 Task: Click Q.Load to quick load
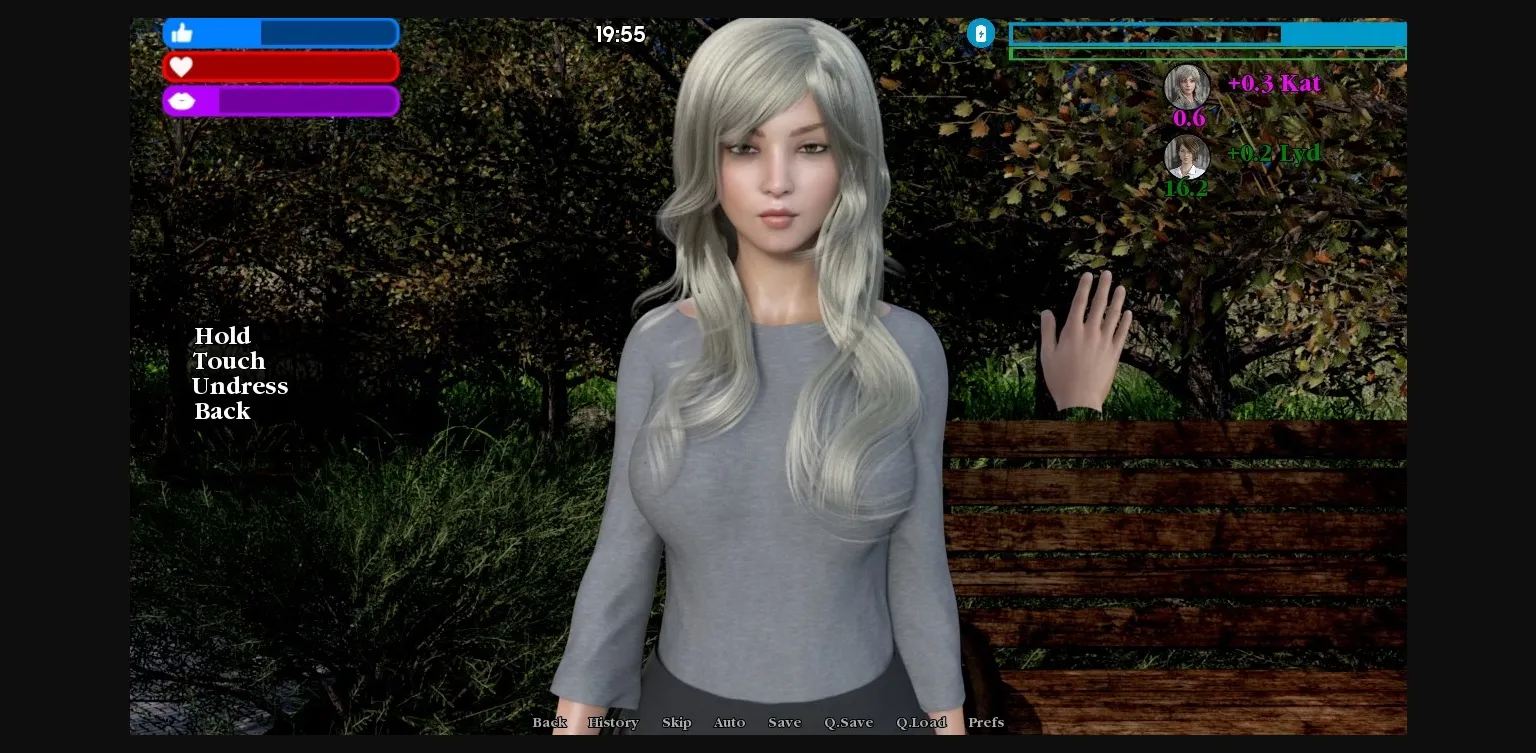pos(921,722)
